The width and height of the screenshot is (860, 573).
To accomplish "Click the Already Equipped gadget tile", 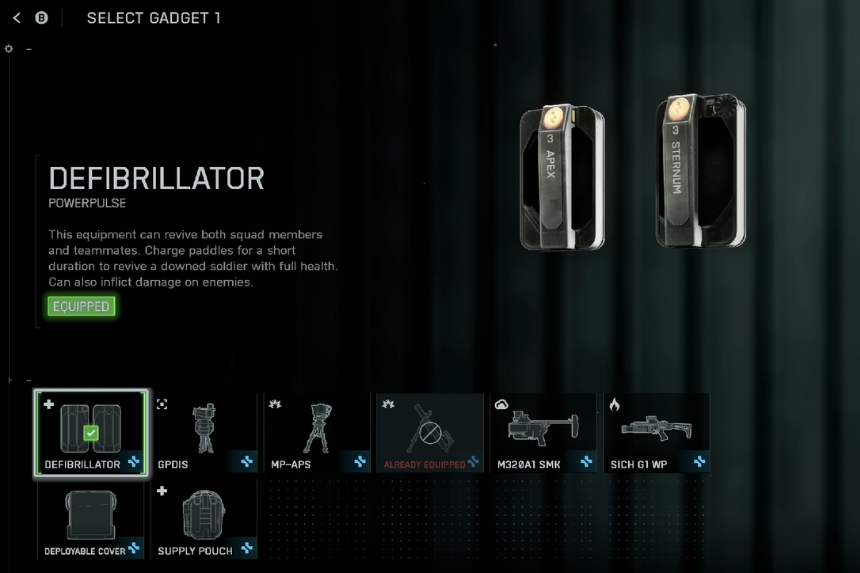I will 429,433.
